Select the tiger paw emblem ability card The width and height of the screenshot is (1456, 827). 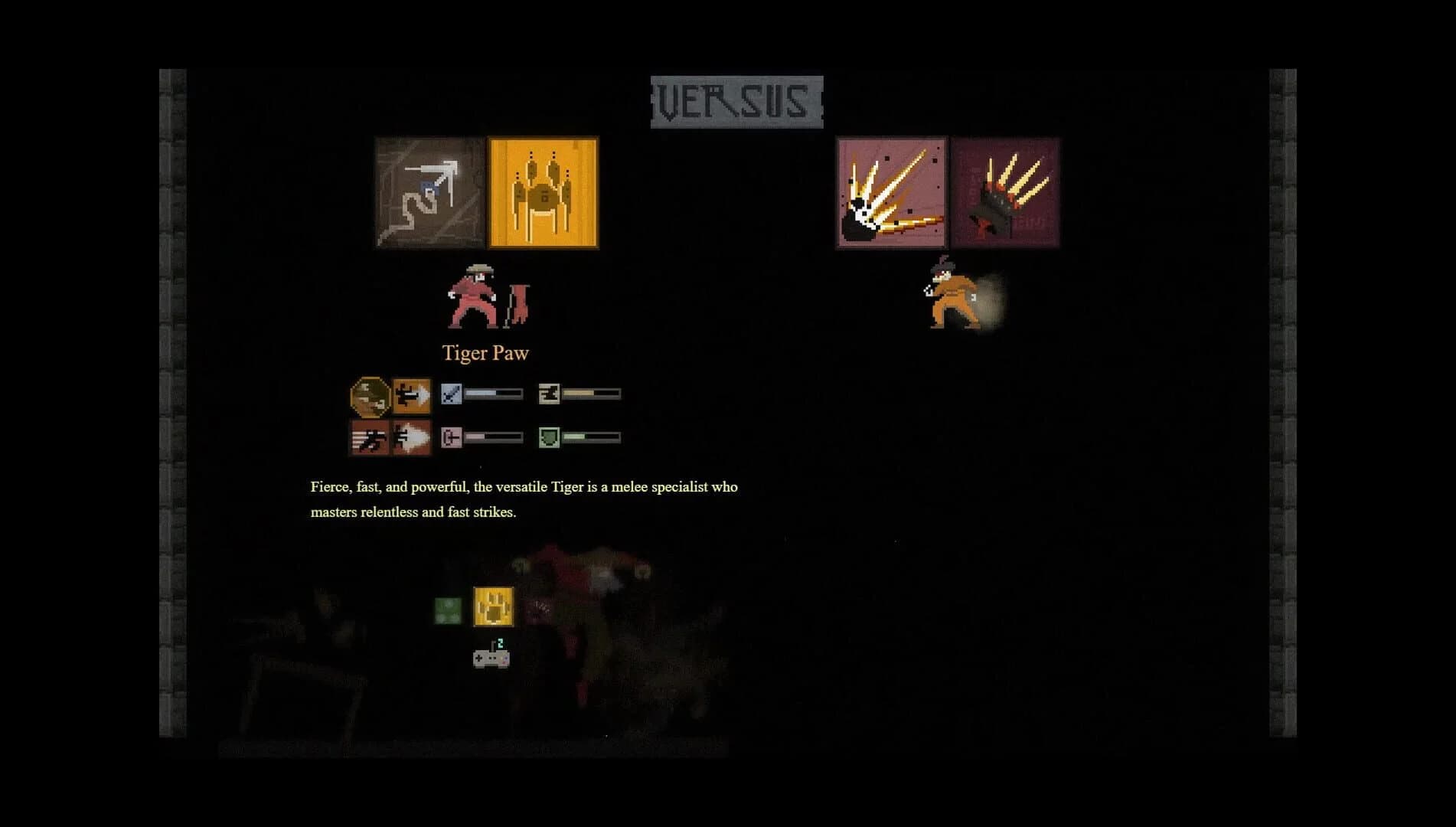[542, 193]
